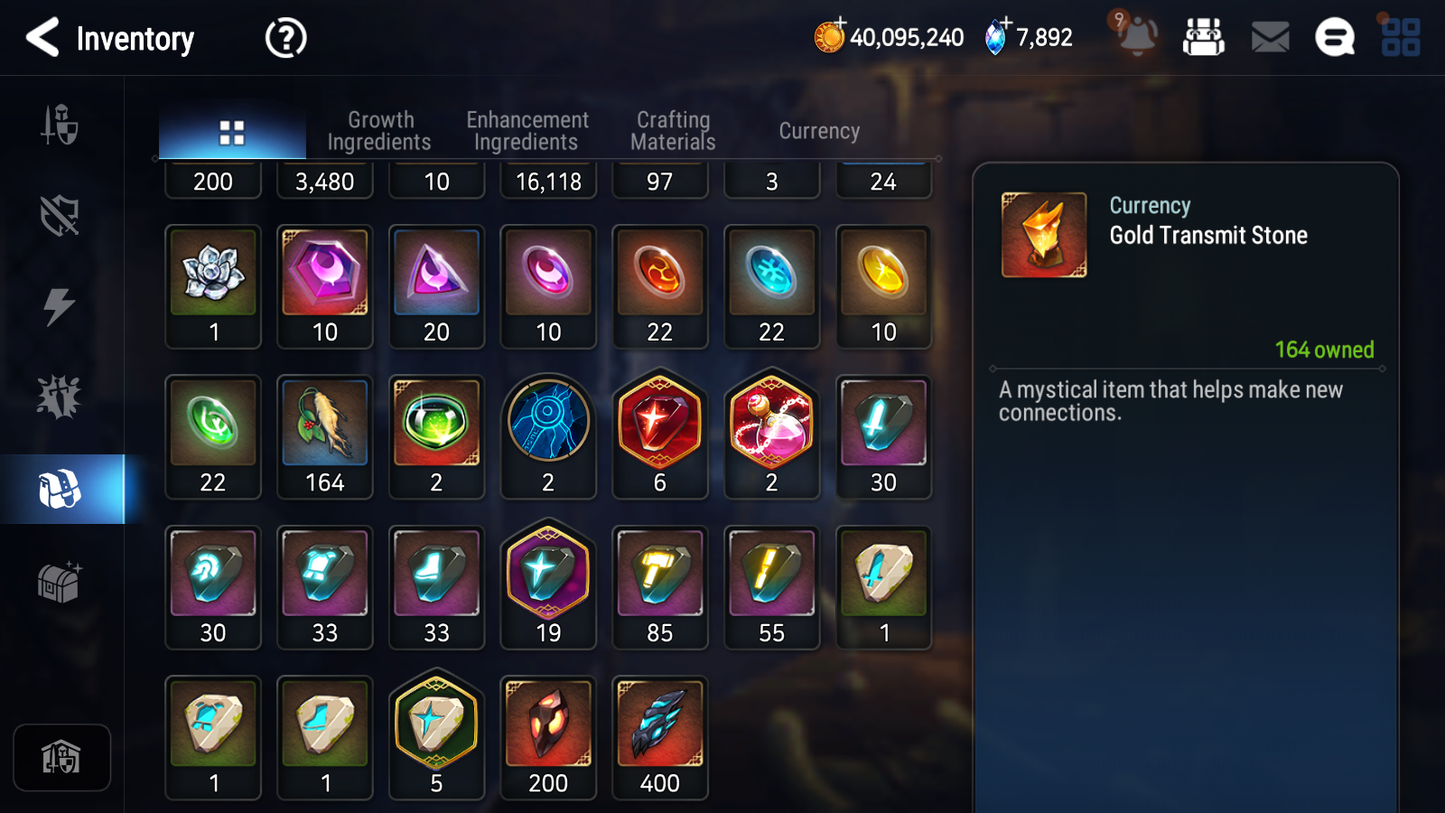
Task: Open the backpack storage icon in top bar
Action: point(1203,36)
